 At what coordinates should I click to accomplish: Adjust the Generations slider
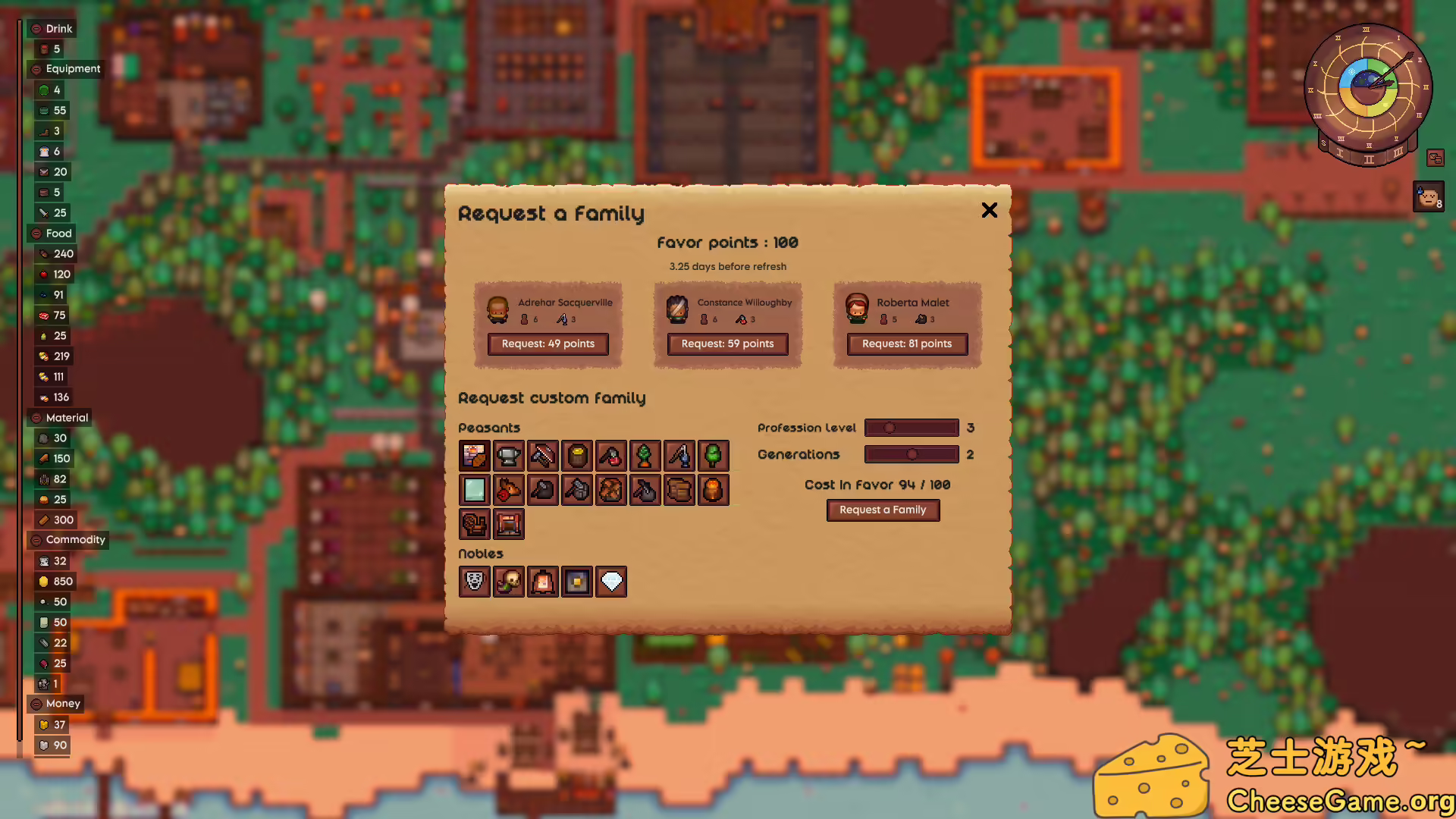click(x=912, y=454)
